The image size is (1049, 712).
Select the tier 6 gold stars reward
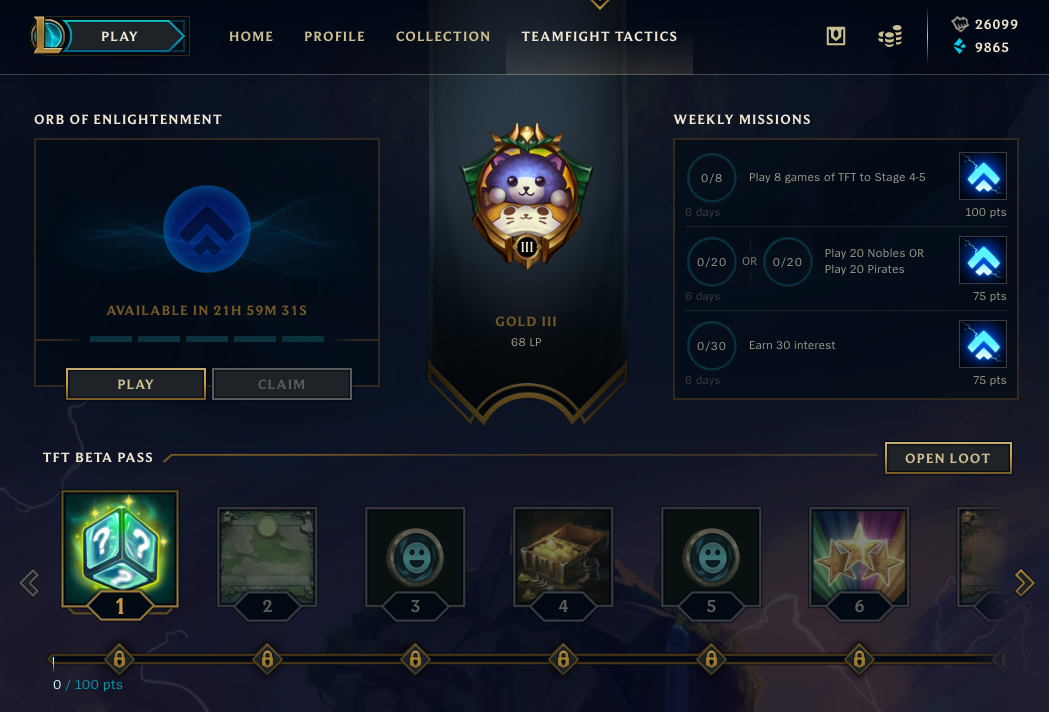(859, 555)
